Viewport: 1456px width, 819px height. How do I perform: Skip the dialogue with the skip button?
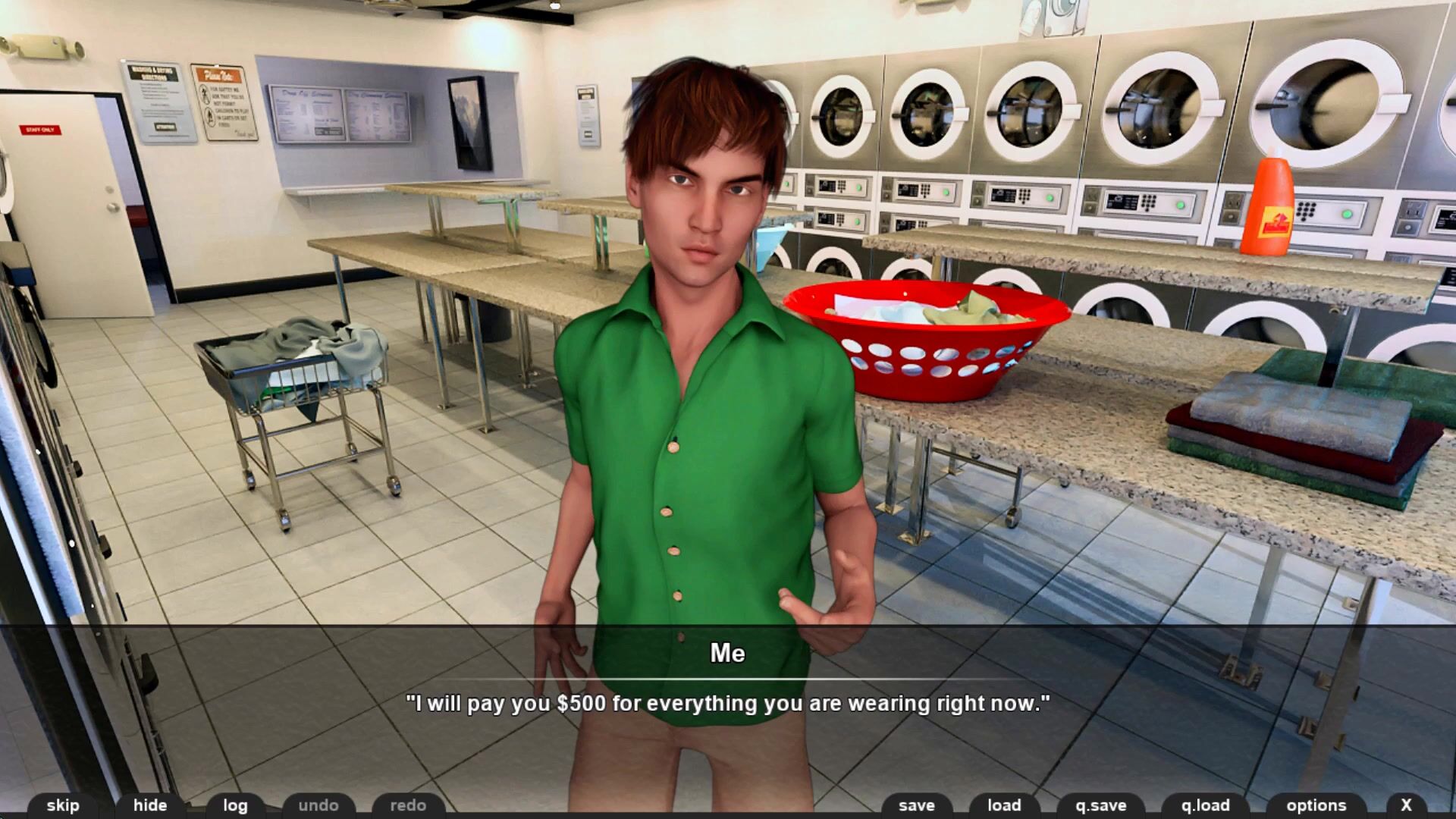click(63, 805)
